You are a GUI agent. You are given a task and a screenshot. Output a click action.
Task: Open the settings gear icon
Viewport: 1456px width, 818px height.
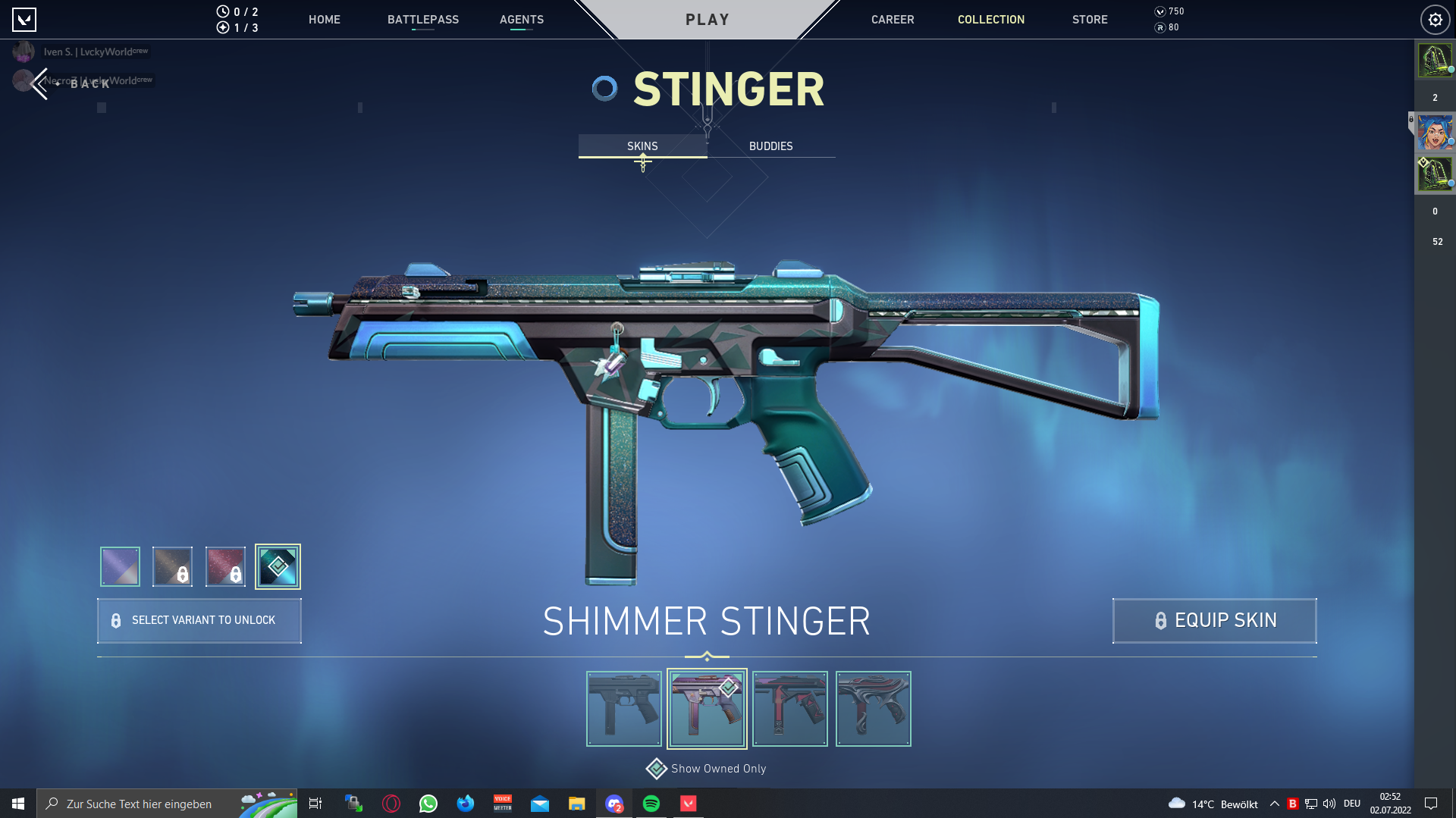click(x=1435, y=20)
